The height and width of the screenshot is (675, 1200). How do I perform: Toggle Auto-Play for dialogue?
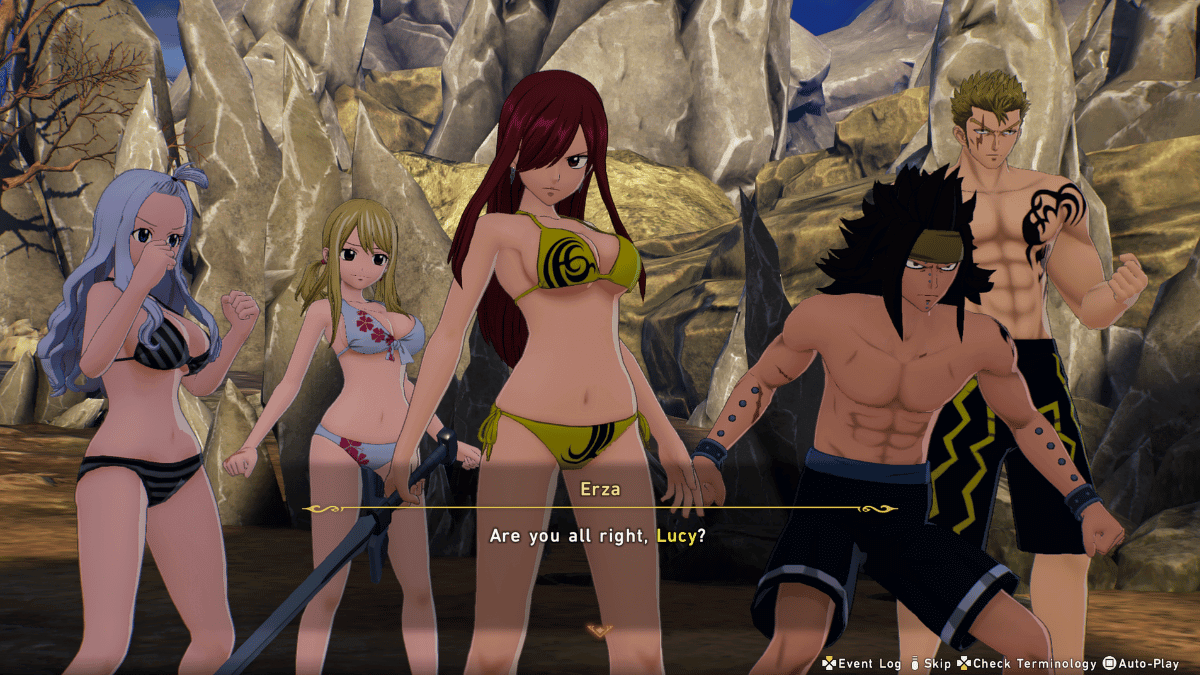(x=1141, y=663)
